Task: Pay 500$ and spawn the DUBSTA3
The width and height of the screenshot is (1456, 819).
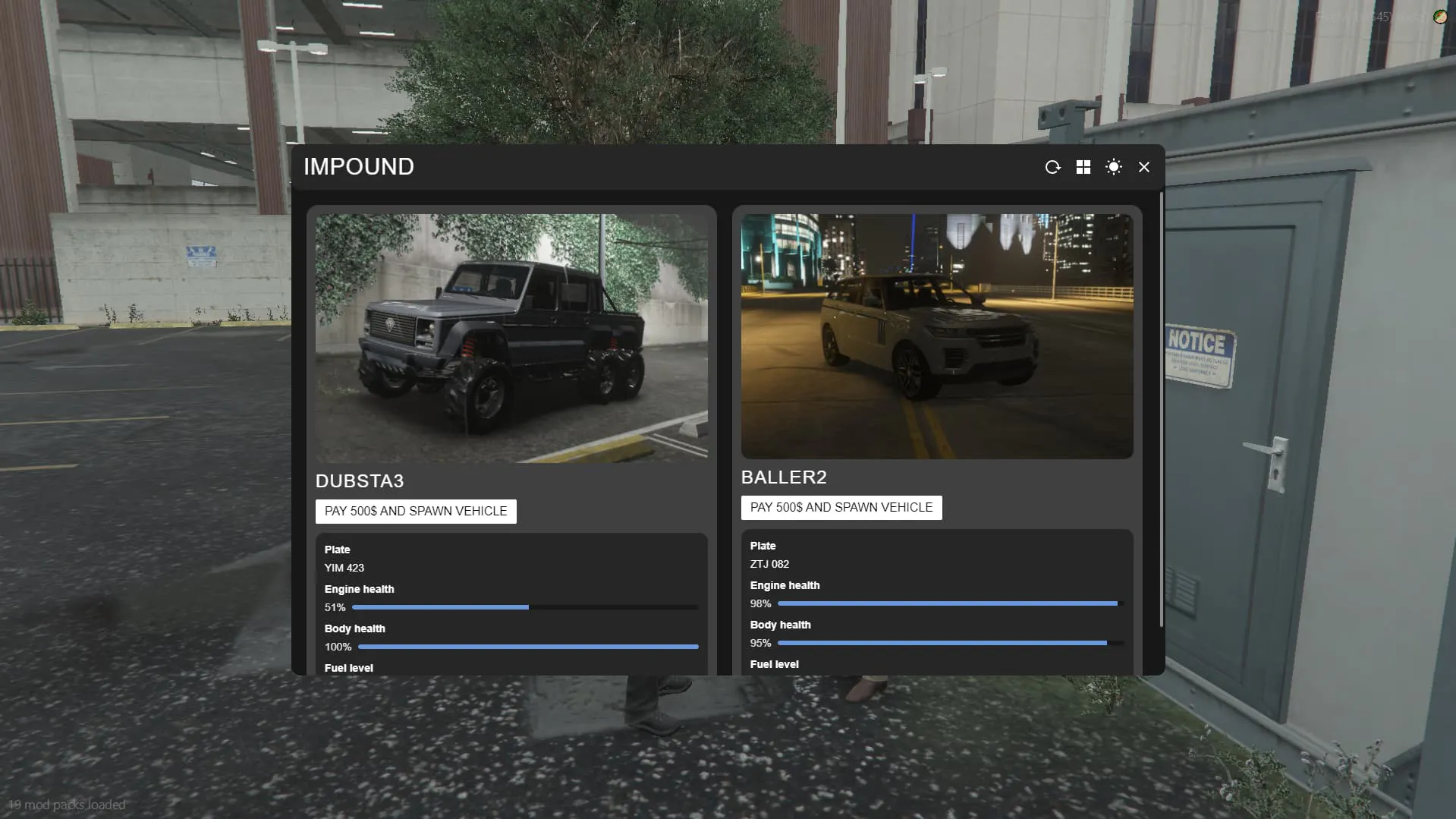Action: [416, 511]
